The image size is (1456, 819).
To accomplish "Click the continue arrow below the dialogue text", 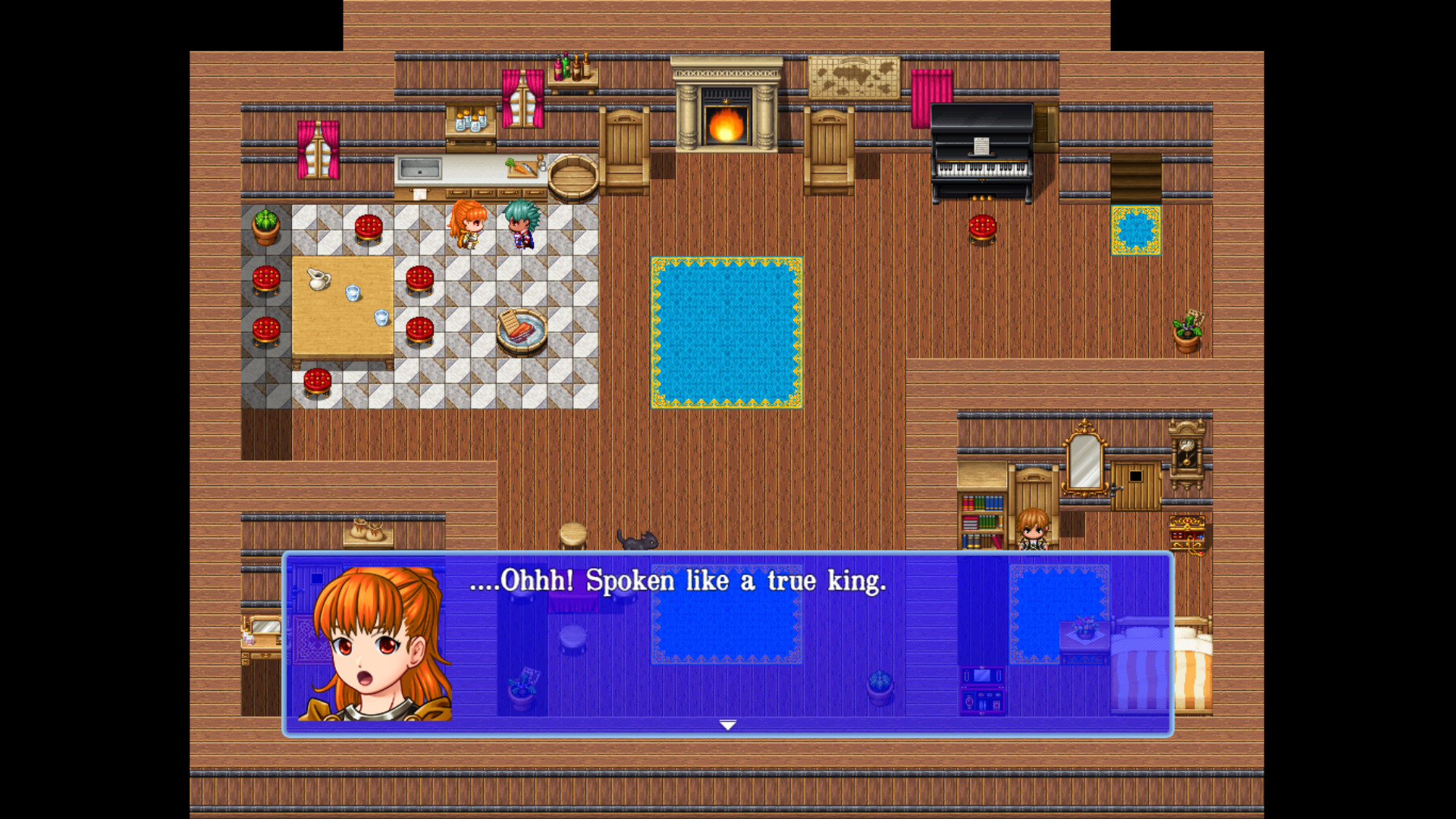I will point(726,725).
